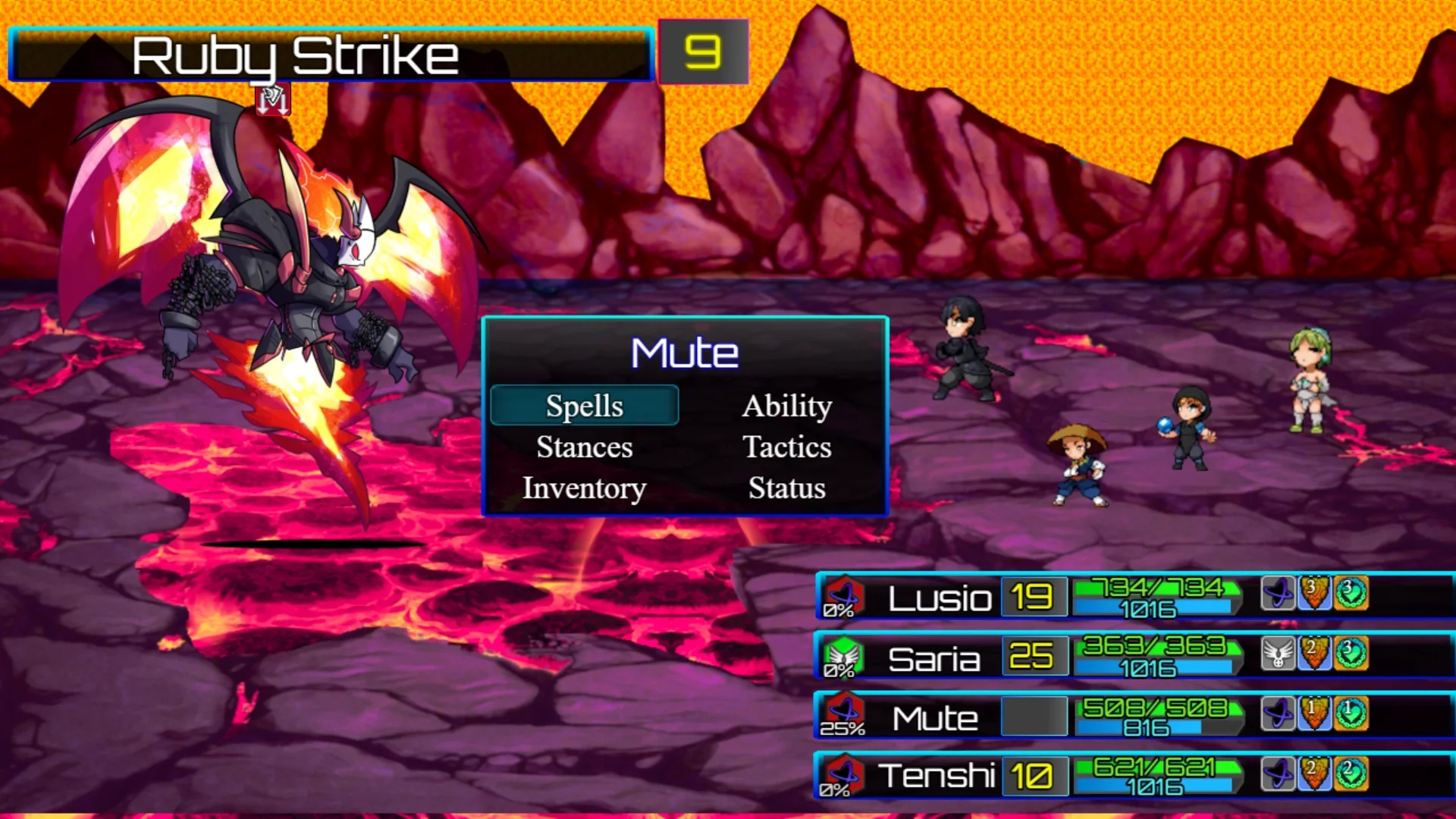This screenshot has width=1456, height=819.
Task: Open the Stances menu
Action: 584,447
